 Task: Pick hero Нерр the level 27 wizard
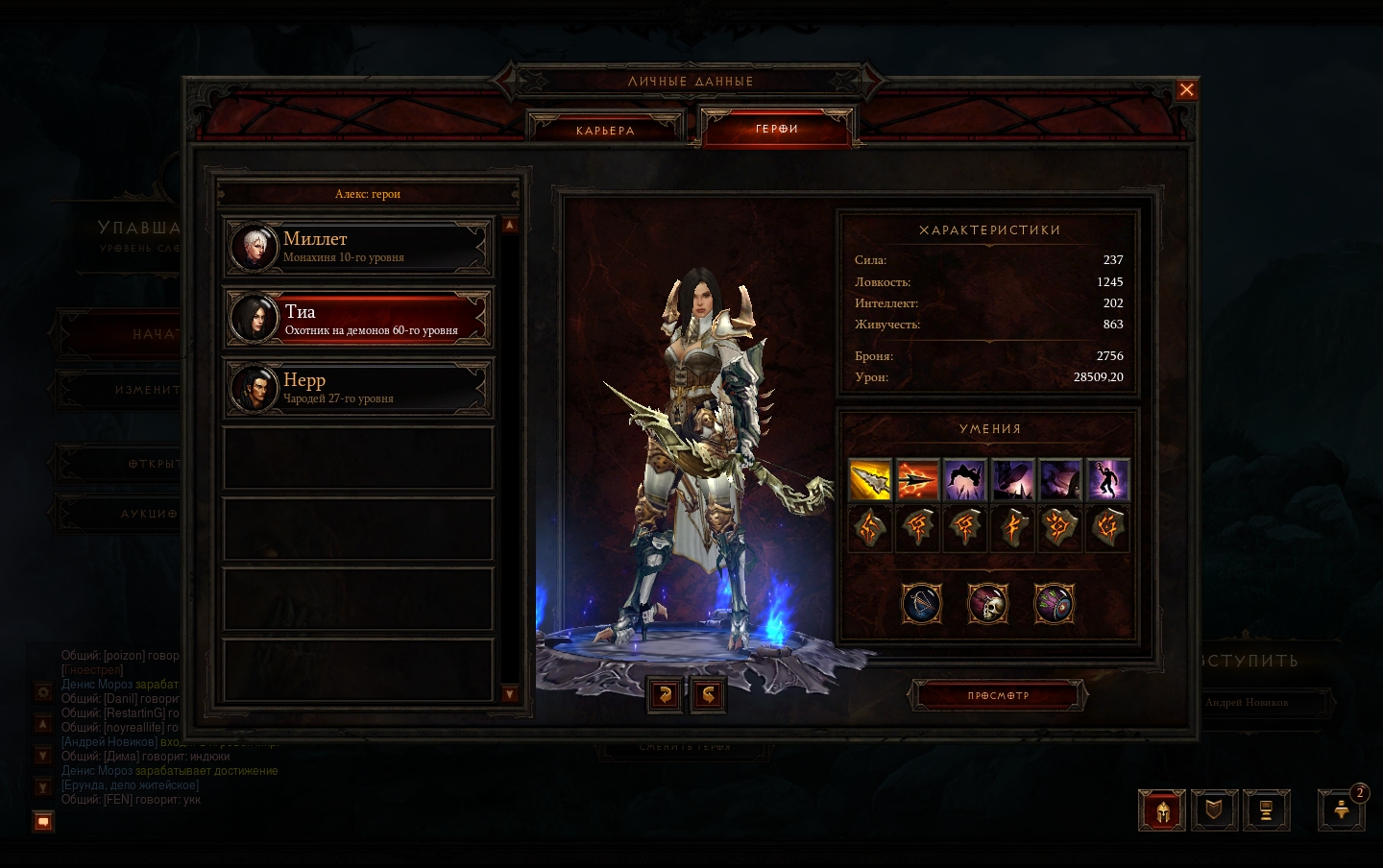coord(358,388)
